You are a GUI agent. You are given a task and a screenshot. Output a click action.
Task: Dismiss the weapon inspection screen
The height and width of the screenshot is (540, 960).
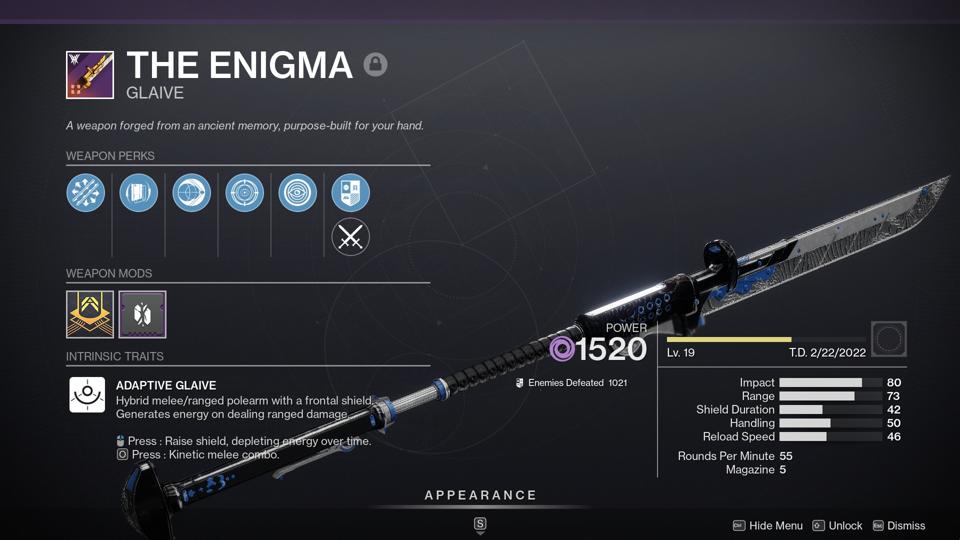(898, 525)
